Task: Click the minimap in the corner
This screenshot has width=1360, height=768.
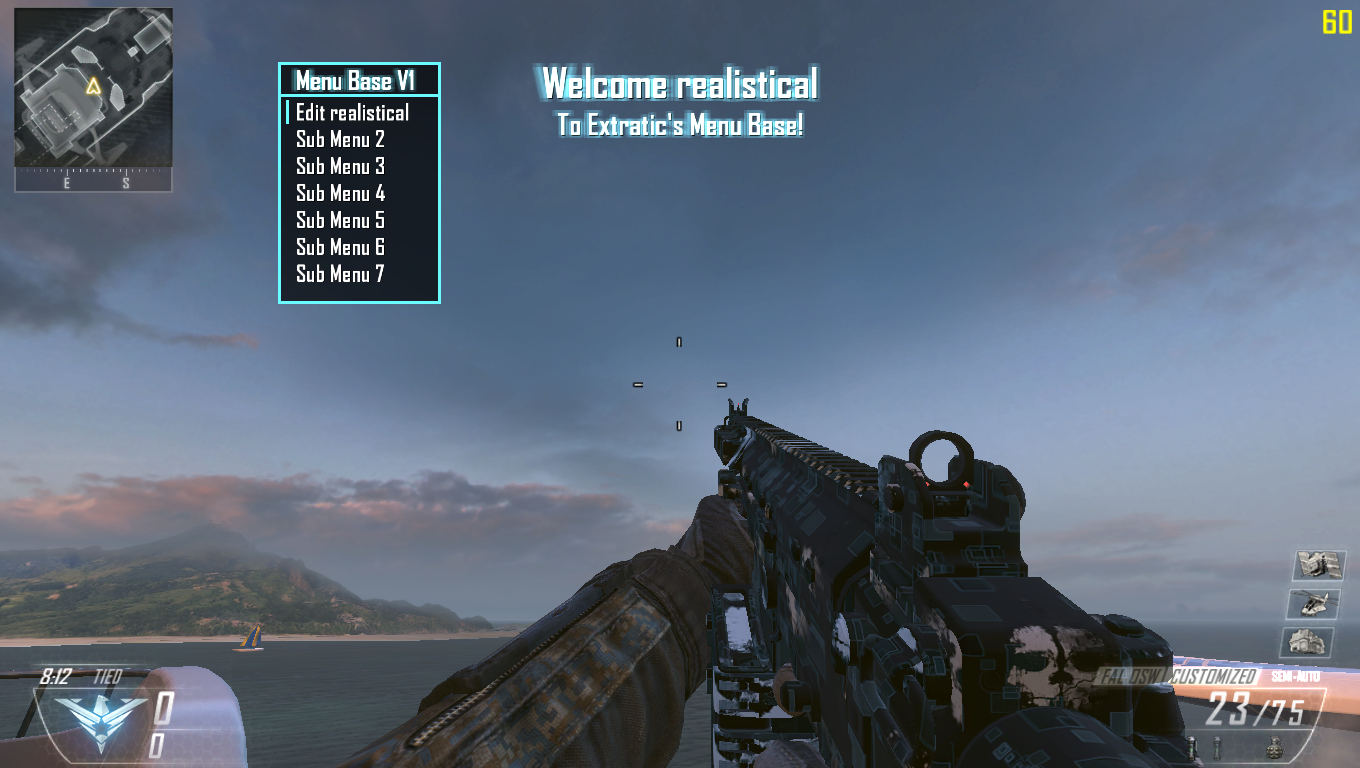Action: coord(93,88)
